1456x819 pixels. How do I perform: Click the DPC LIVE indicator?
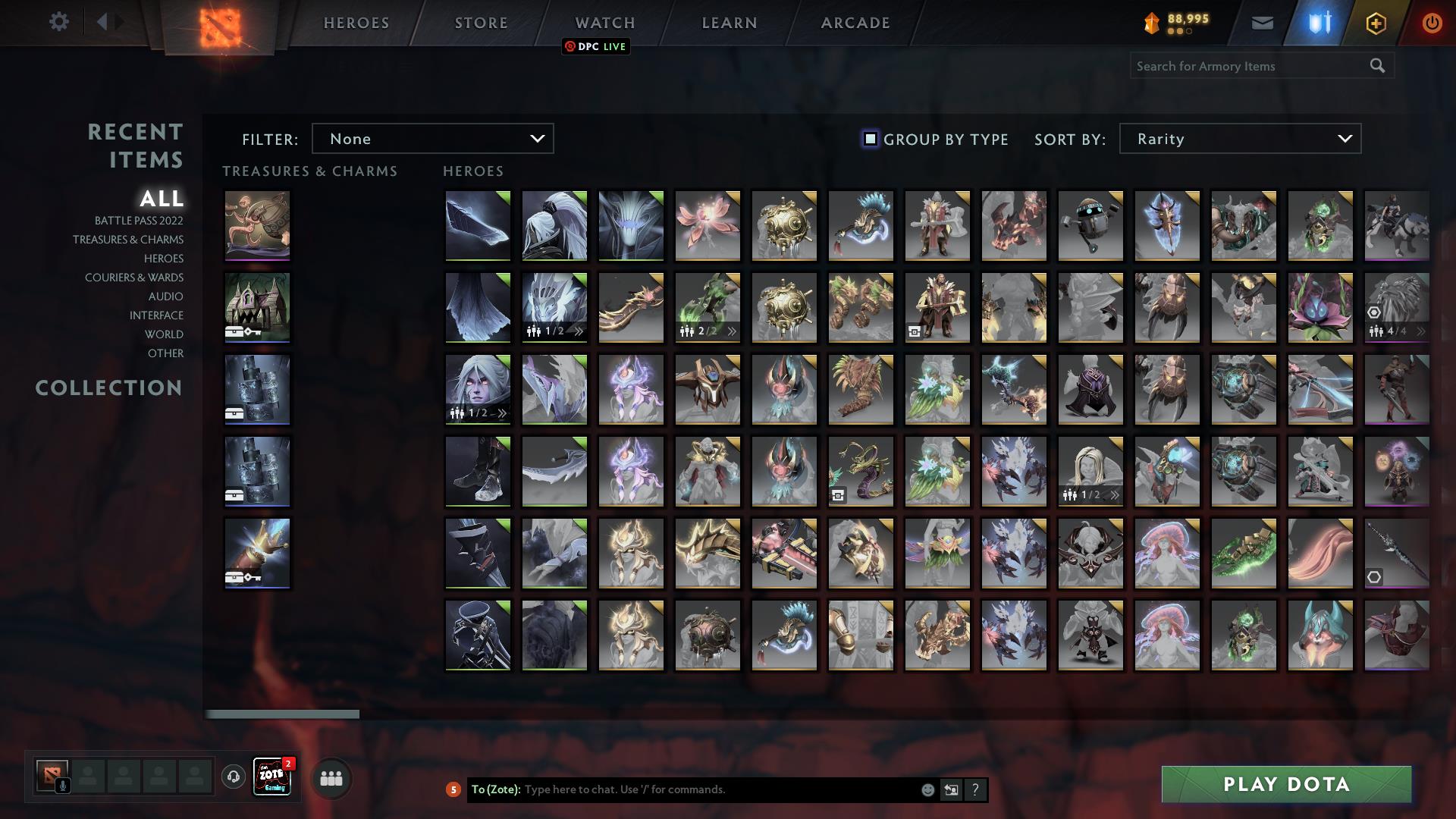point(596,46)
